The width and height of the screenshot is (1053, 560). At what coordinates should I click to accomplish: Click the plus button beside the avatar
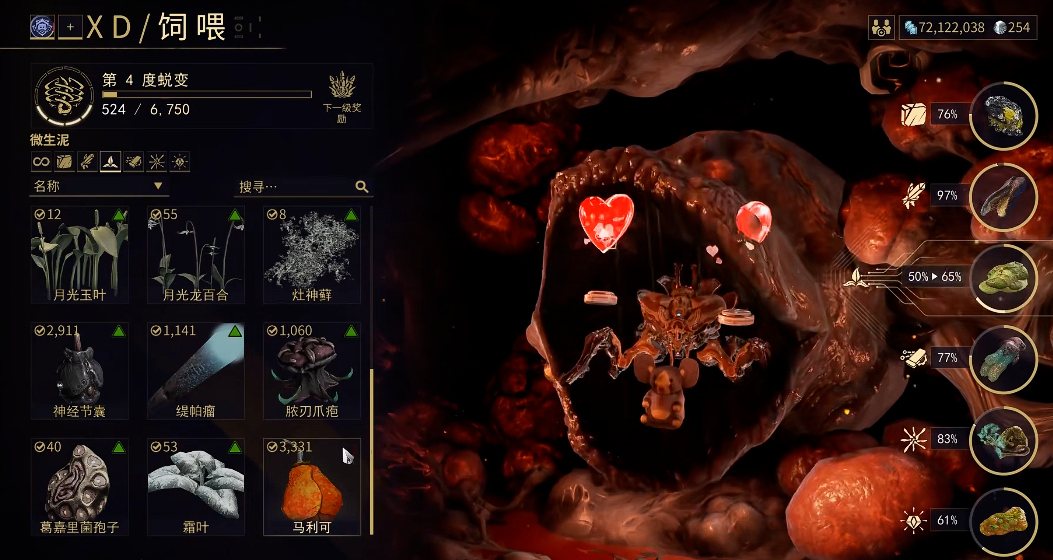[x=70, y=27]
